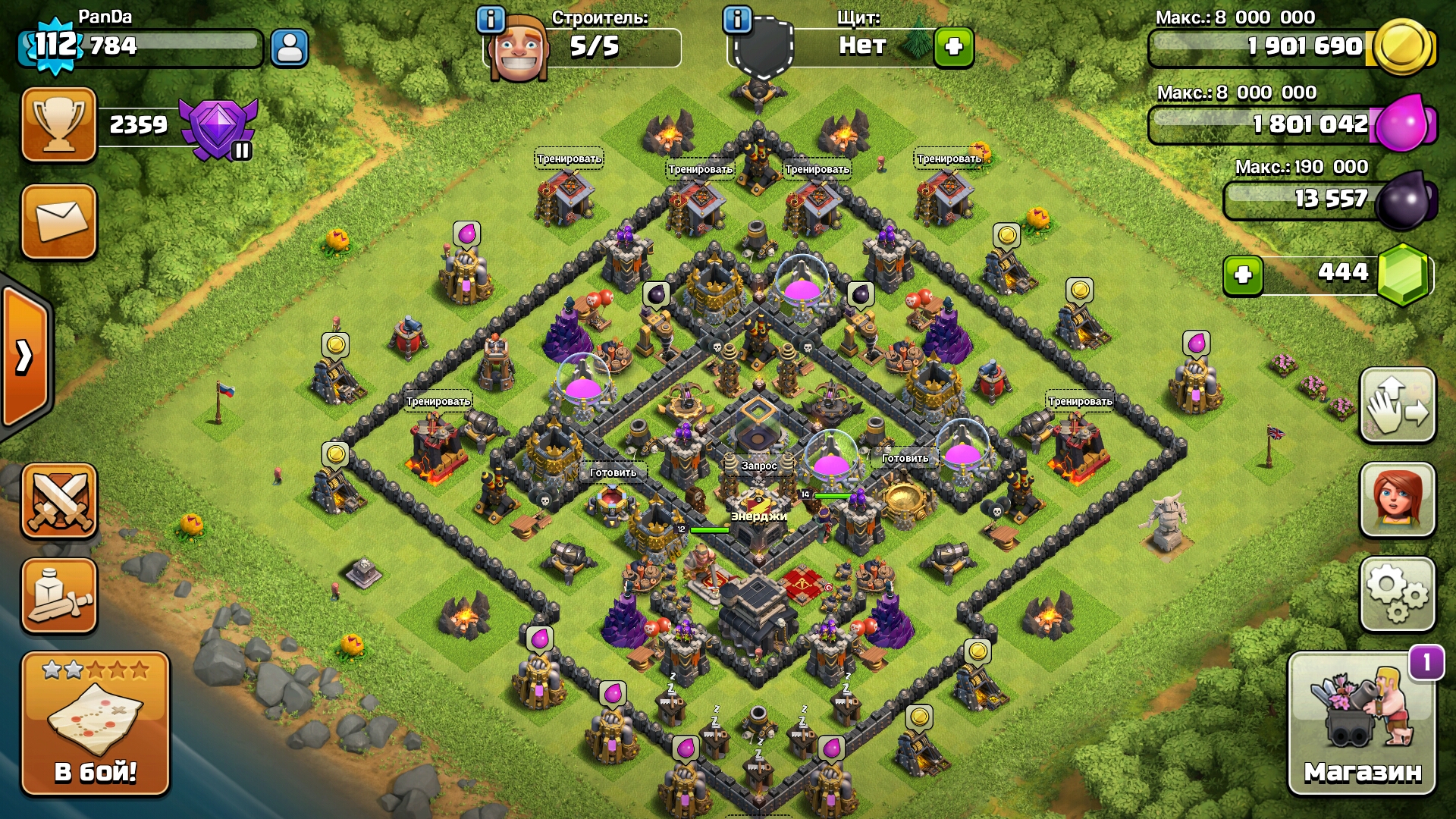Start an attack with В бой! button

pyautogui.click(x=96, y=724)
